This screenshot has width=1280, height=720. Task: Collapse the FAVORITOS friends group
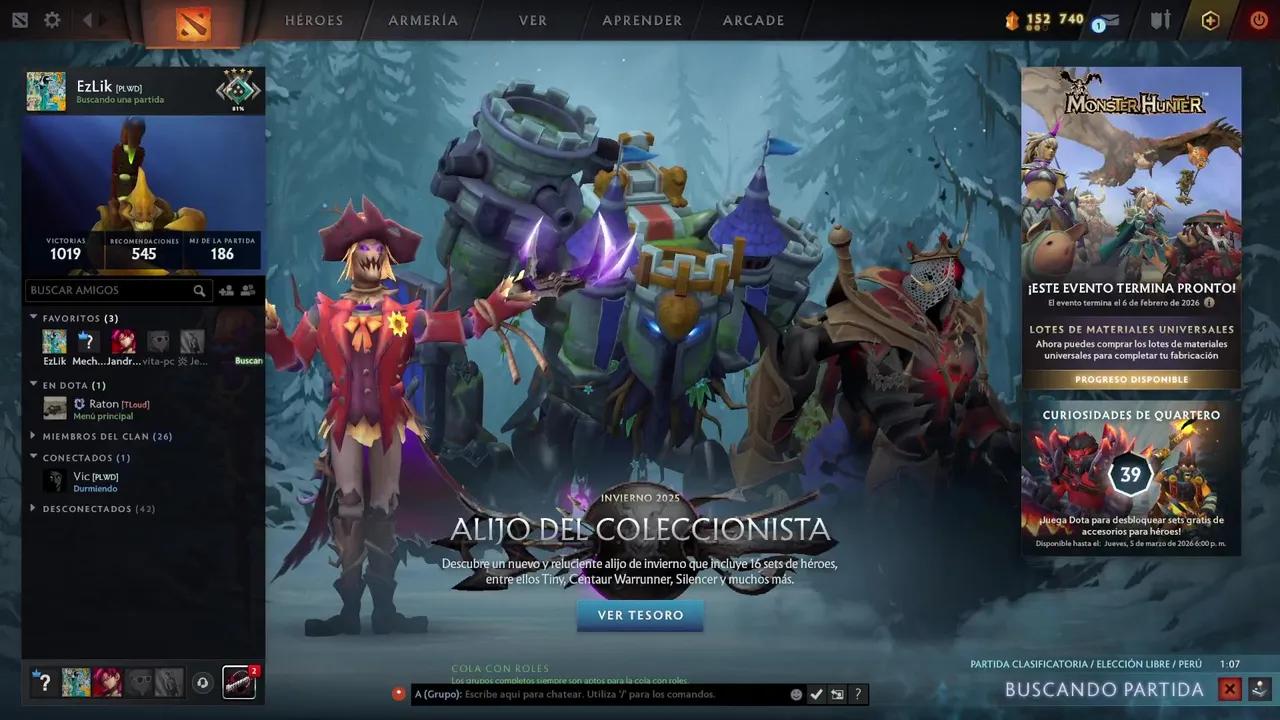(33, 318)
